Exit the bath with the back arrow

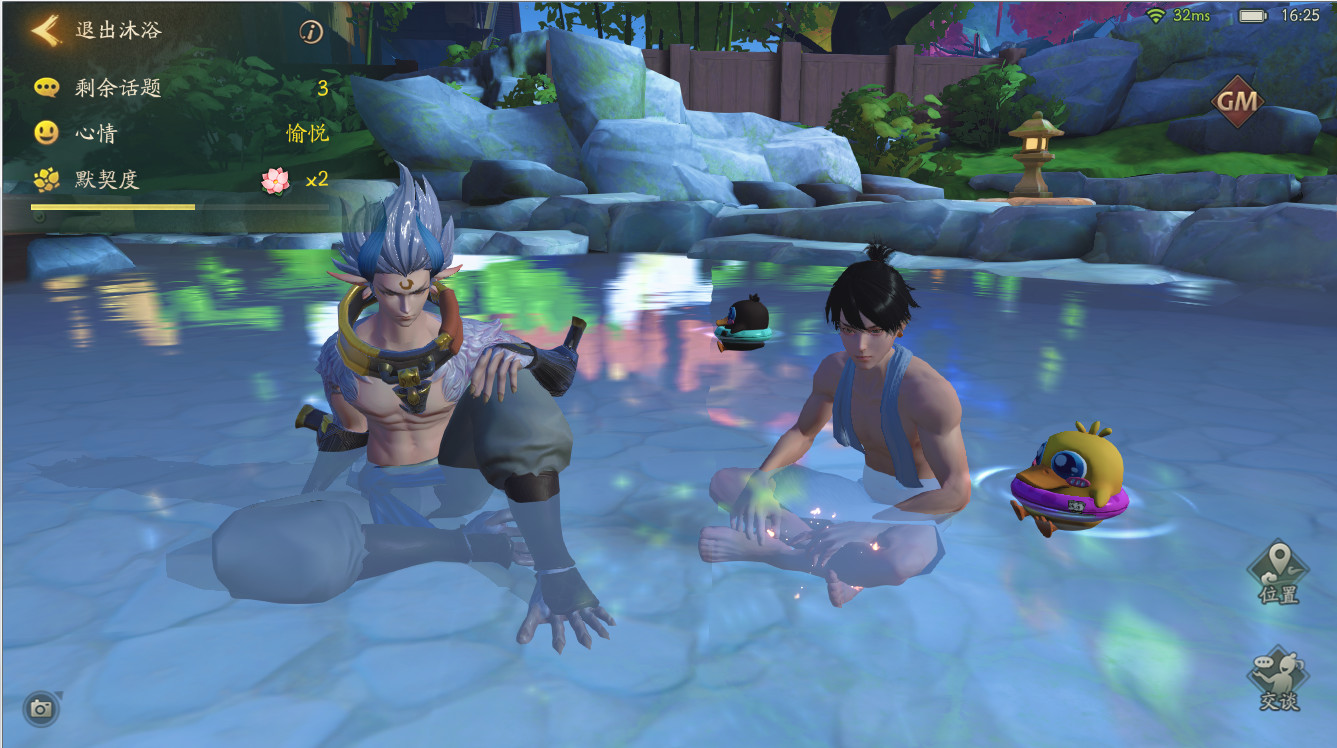point(45,30)
